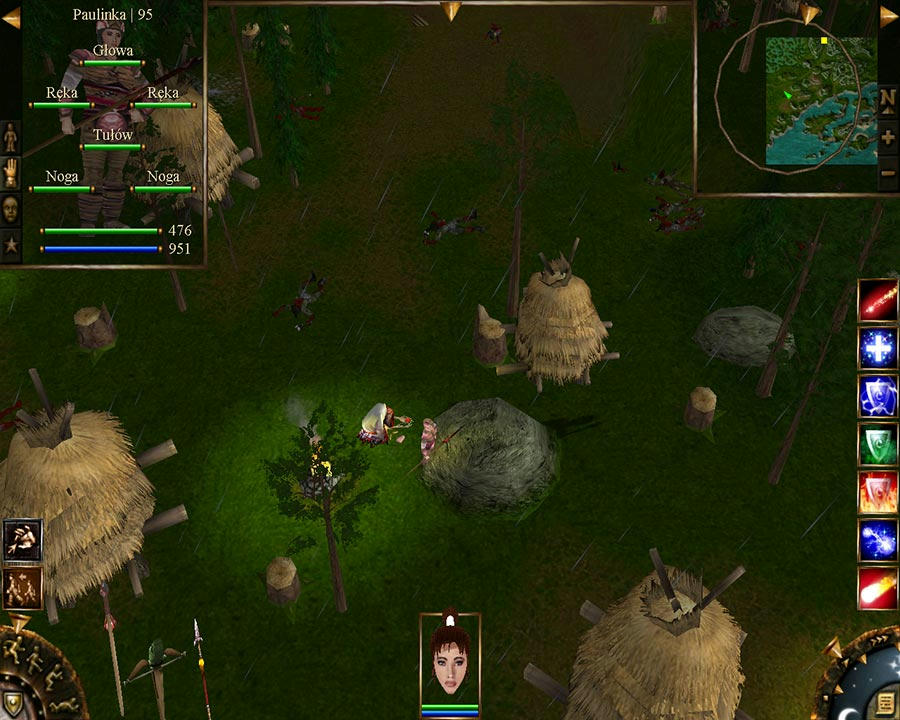Cast the red fiery streak spell

pyautogui.click(x=878, y=300)
